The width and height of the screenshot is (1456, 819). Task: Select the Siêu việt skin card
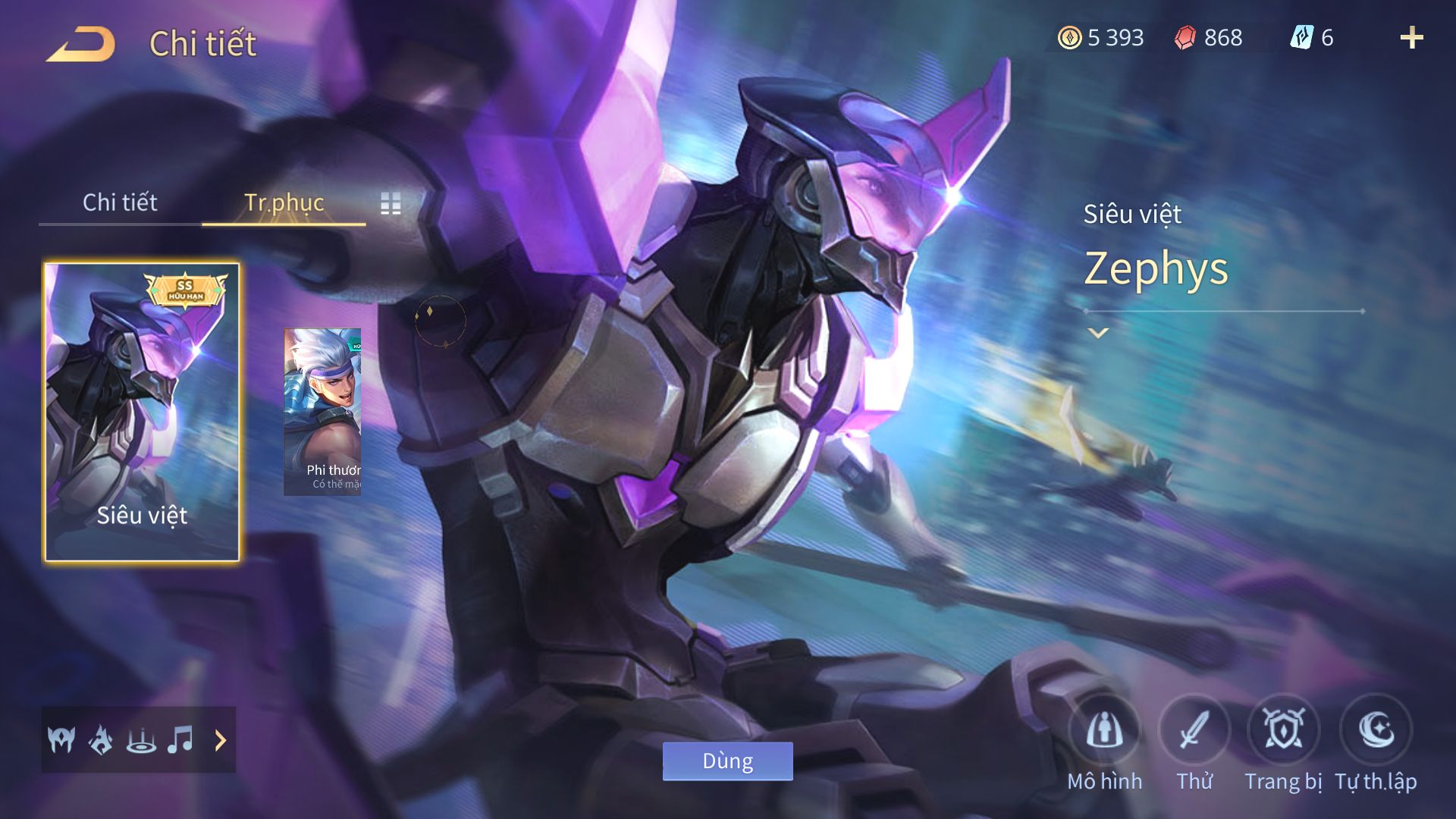142,412
